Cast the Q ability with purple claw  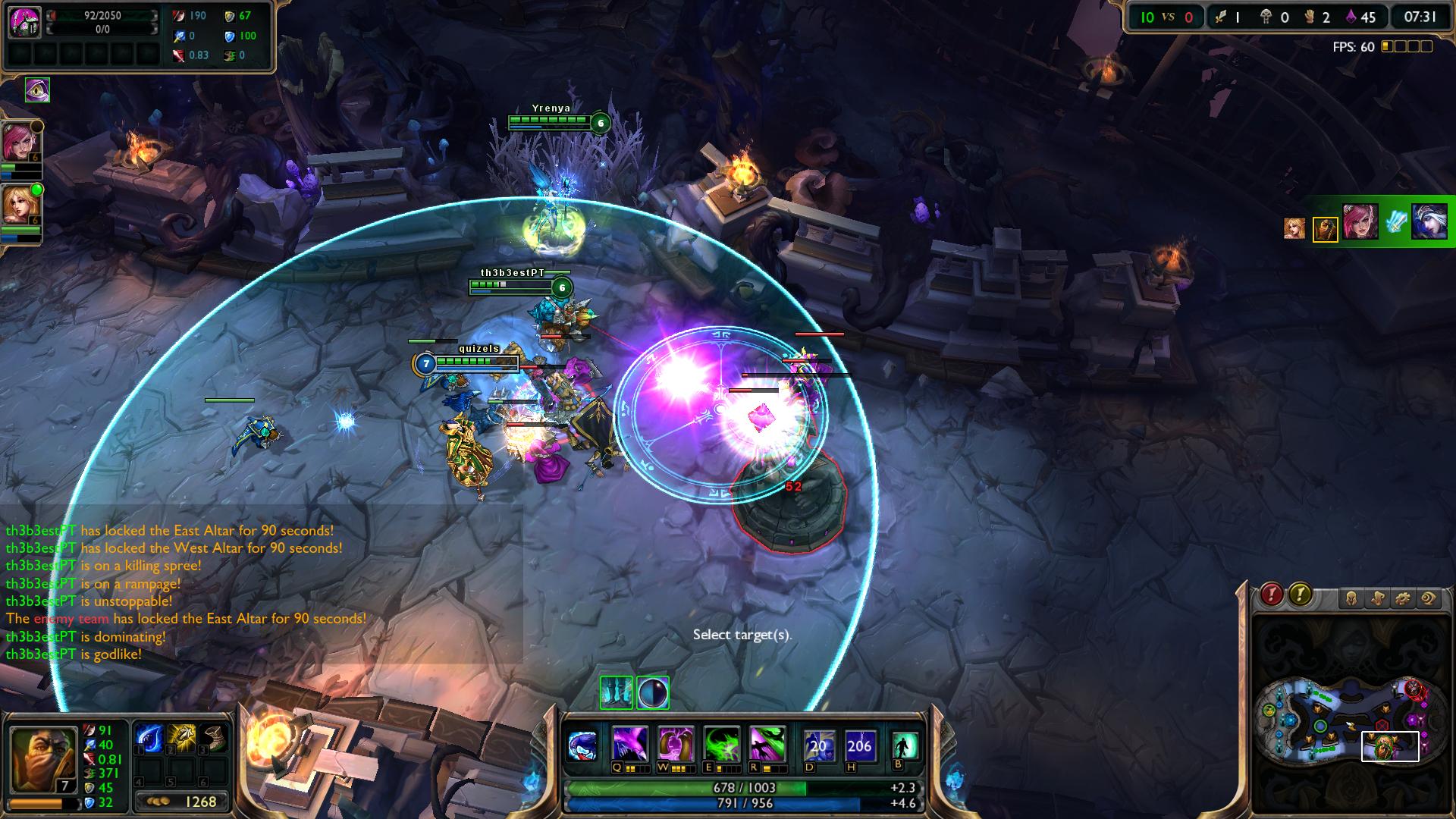coord(629,745)
